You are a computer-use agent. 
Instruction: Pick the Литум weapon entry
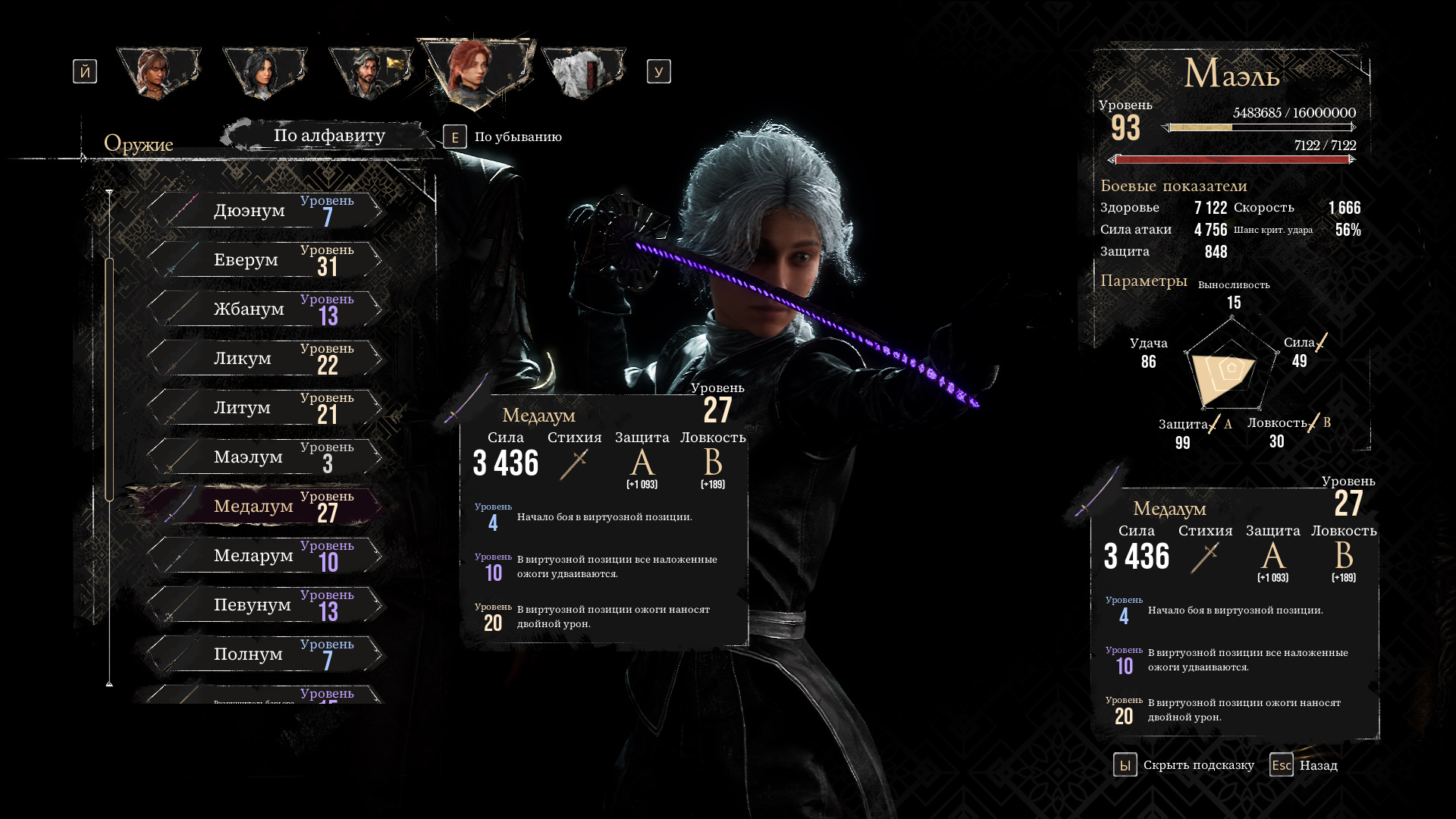point(265,408)
